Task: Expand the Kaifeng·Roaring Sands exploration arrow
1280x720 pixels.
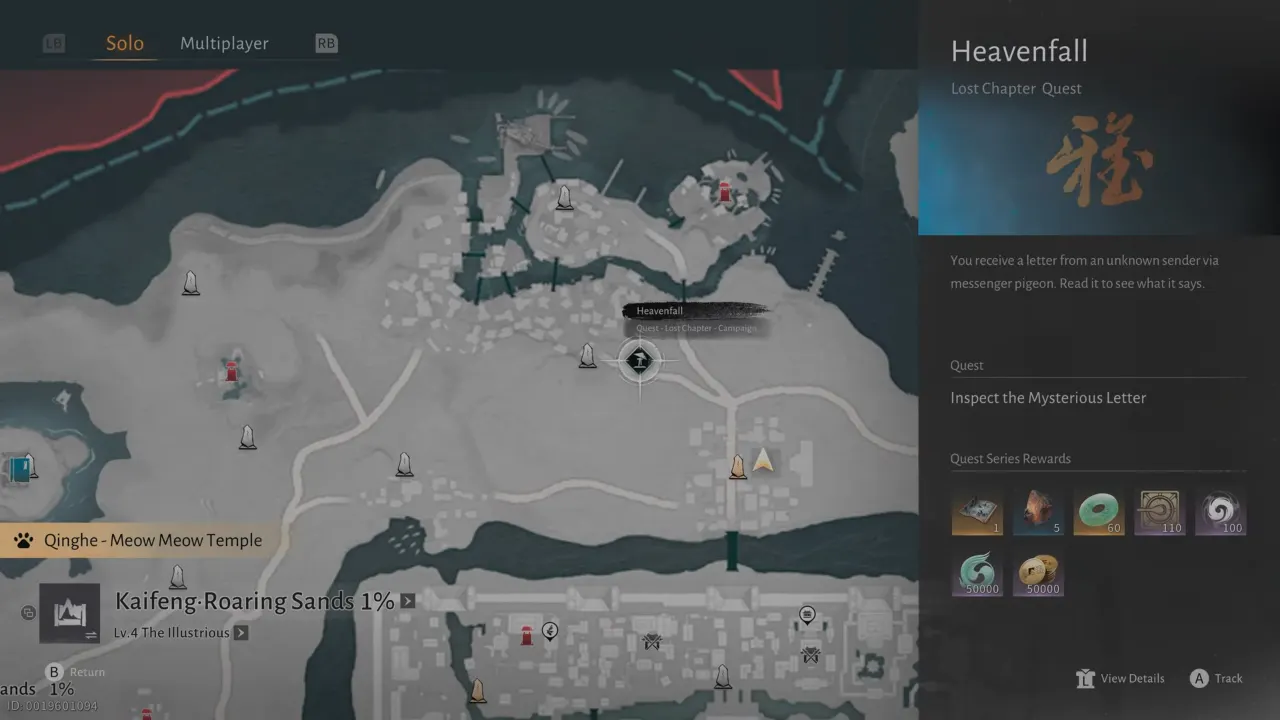Action: coord(408,601)
